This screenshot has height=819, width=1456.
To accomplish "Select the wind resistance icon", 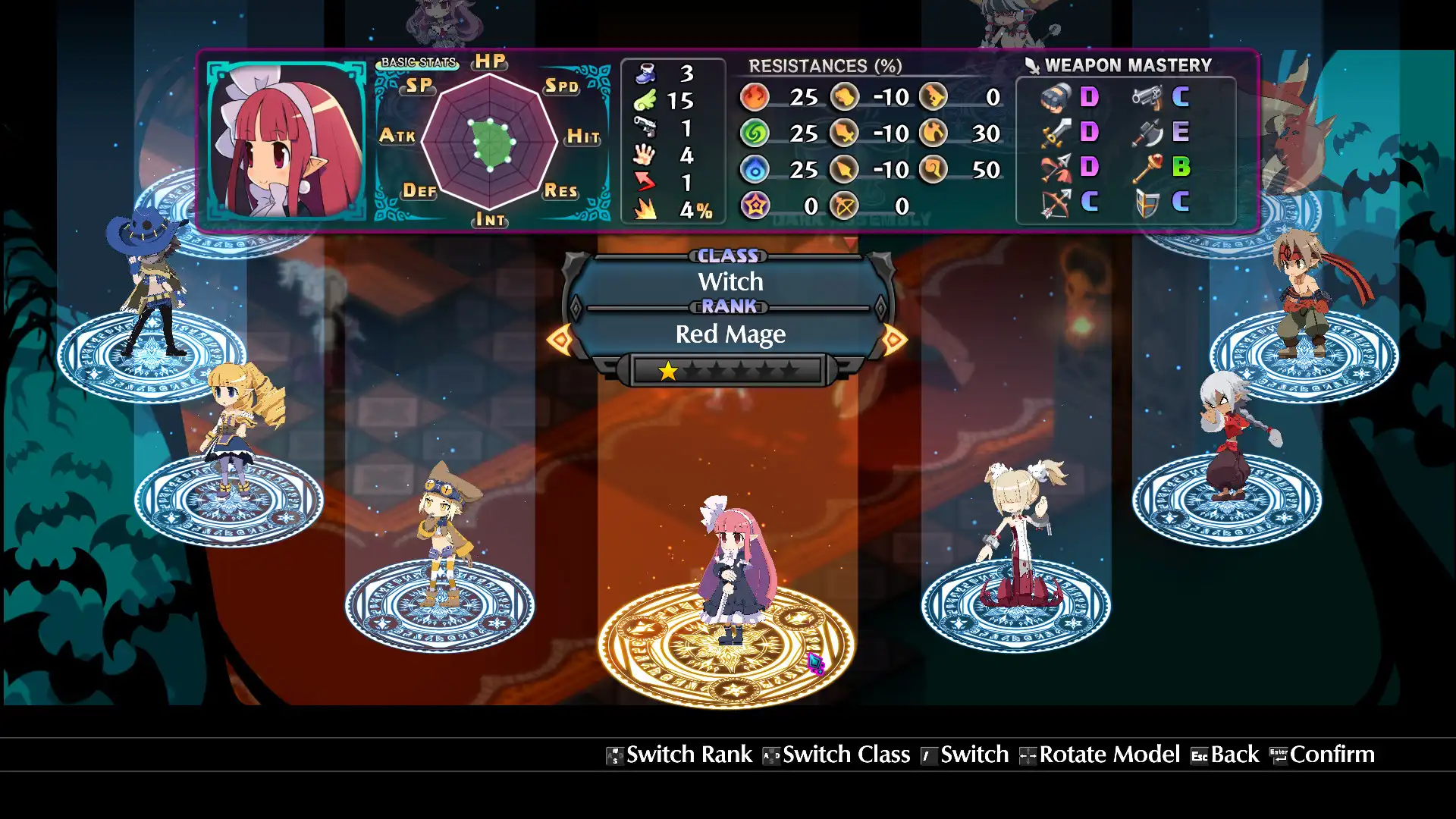I will click(754, 133).
